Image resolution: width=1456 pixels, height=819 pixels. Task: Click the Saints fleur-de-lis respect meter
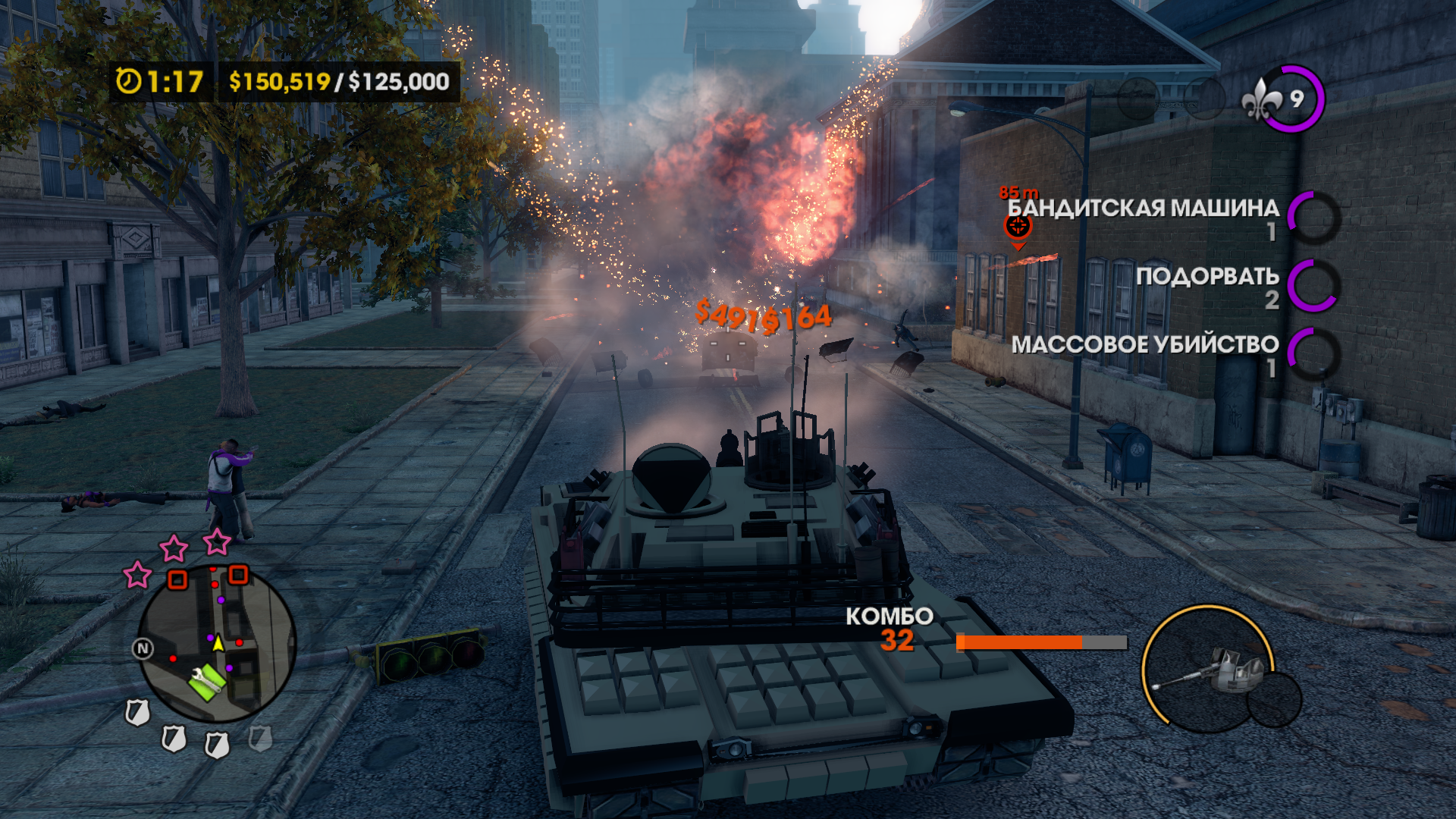1283,99
